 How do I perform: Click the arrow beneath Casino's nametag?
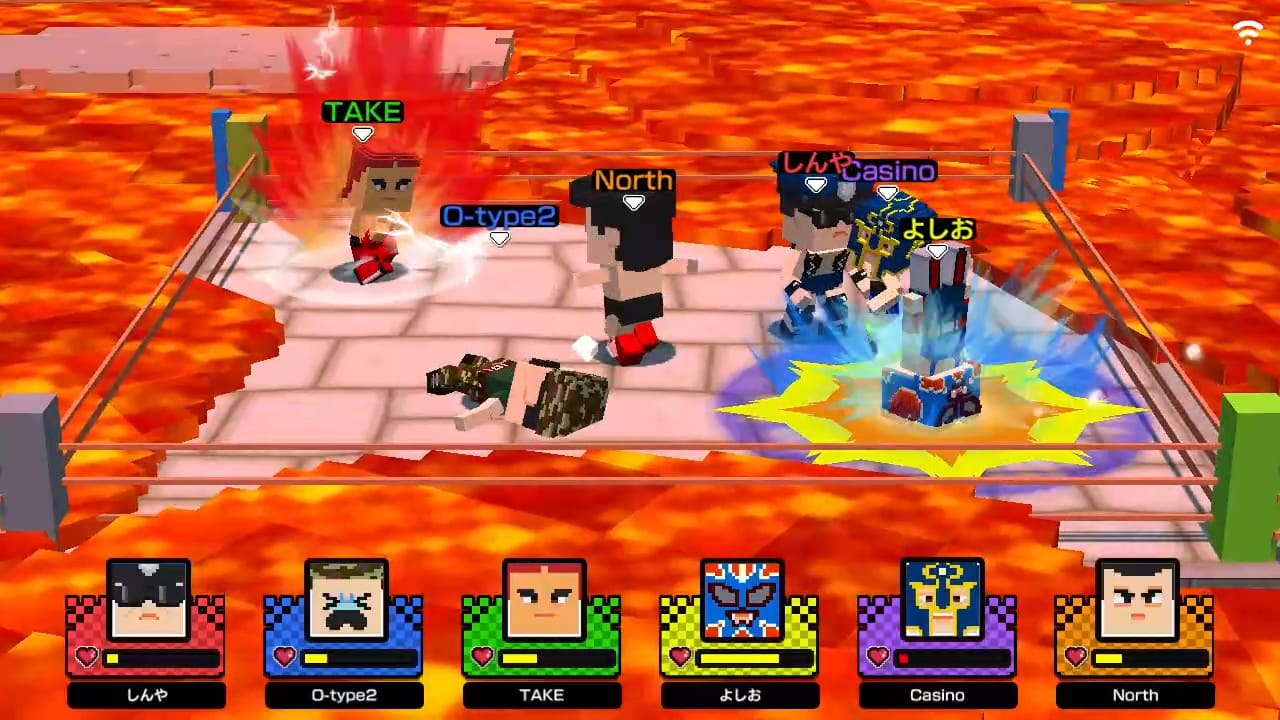[888, 191]
